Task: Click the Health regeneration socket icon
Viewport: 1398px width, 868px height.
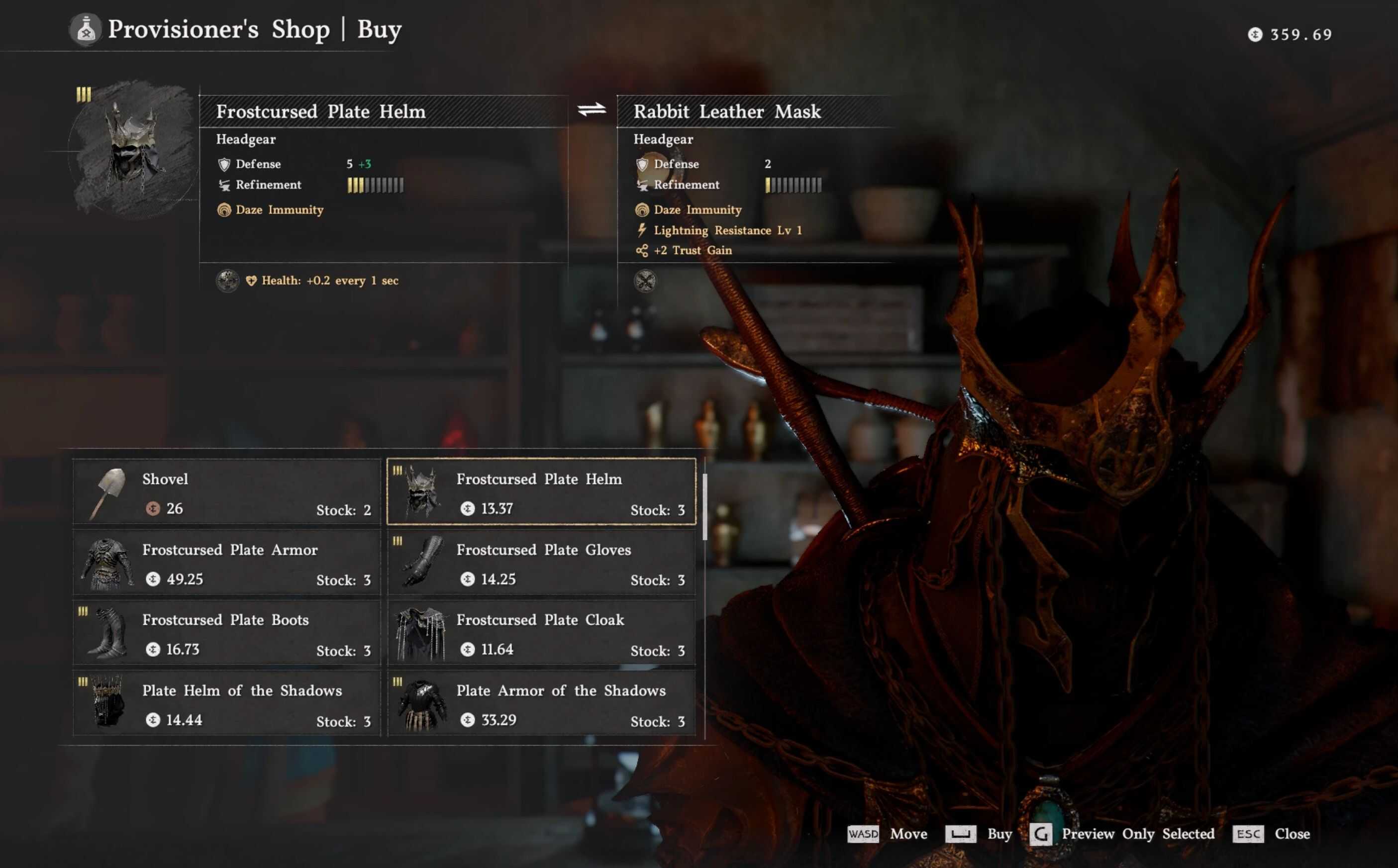Action: click(x=227, y=281)
